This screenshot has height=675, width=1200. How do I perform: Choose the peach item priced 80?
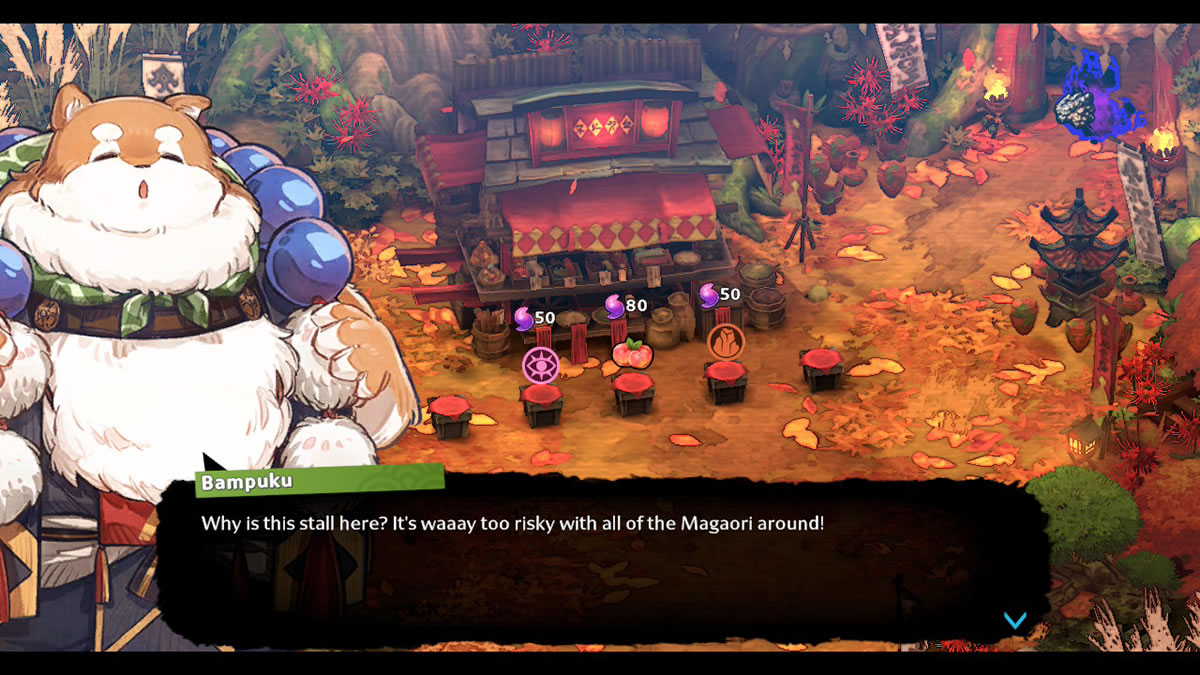tap(632, 352)
